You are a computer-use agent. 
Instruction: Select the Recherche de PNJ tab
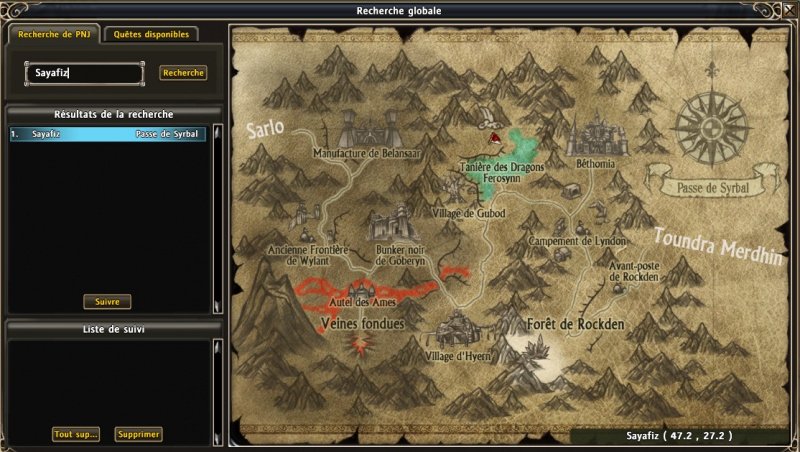[52, 34]
